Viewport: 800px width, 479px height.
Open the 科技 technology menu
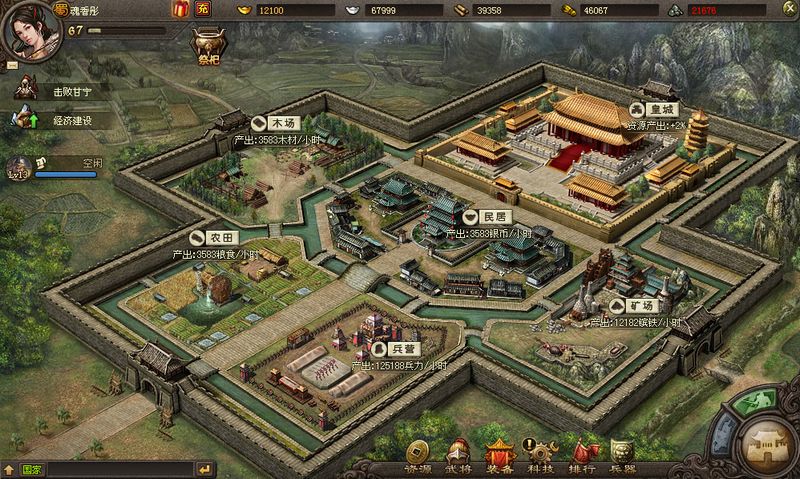(543, 457)
